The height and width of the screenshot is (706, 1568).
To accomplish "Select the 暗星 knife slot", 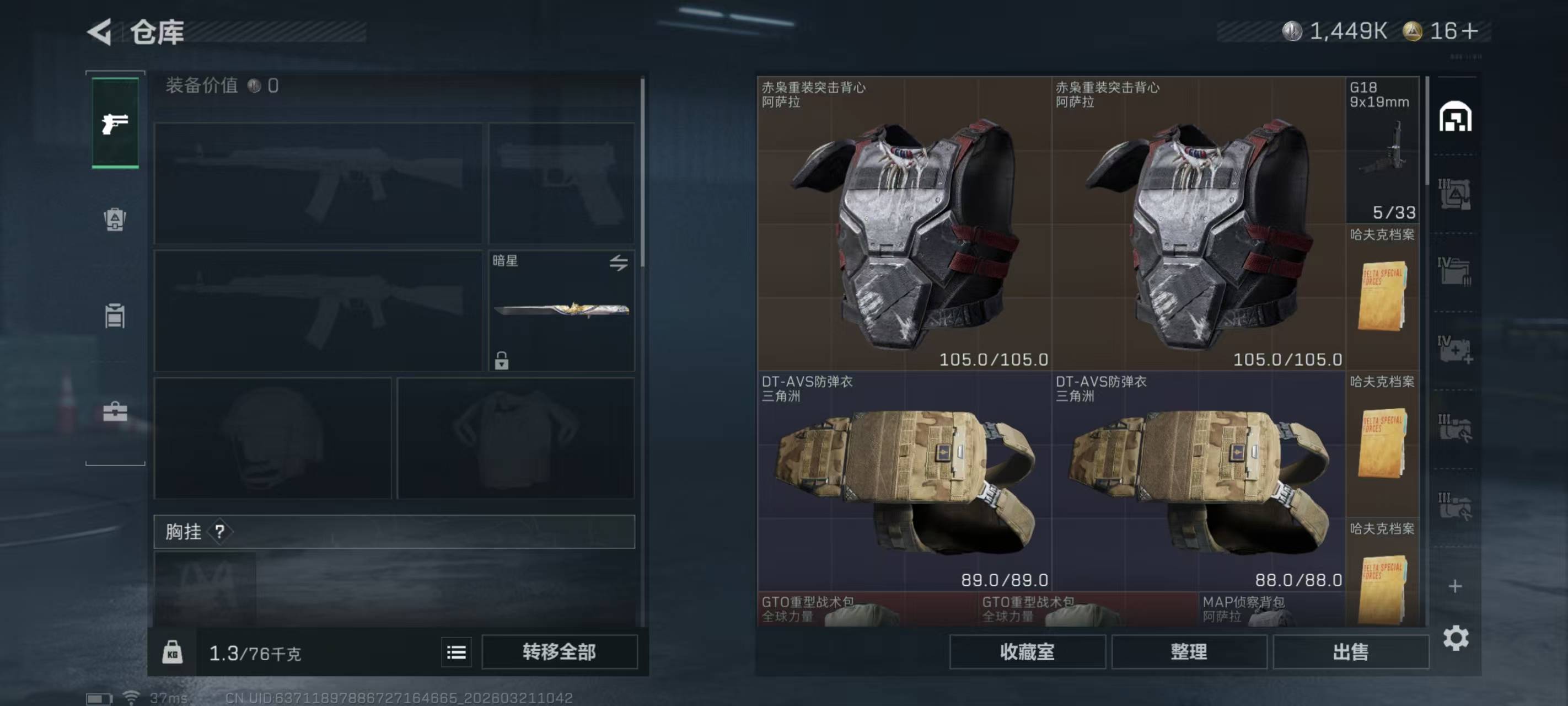I will 561,310.
